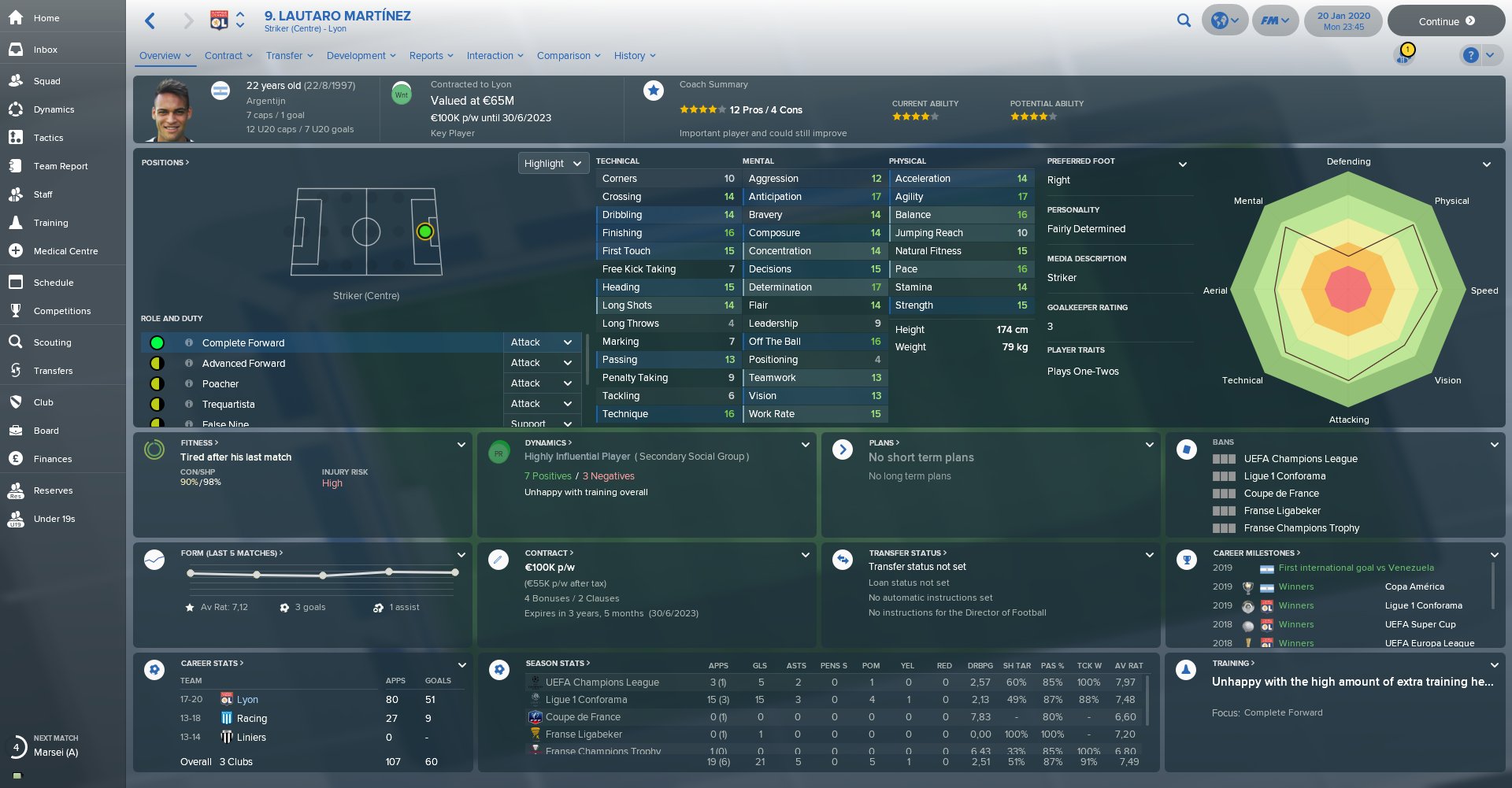Show the Scouting section
The image size is (1512, 788).
tap(52, 342)
